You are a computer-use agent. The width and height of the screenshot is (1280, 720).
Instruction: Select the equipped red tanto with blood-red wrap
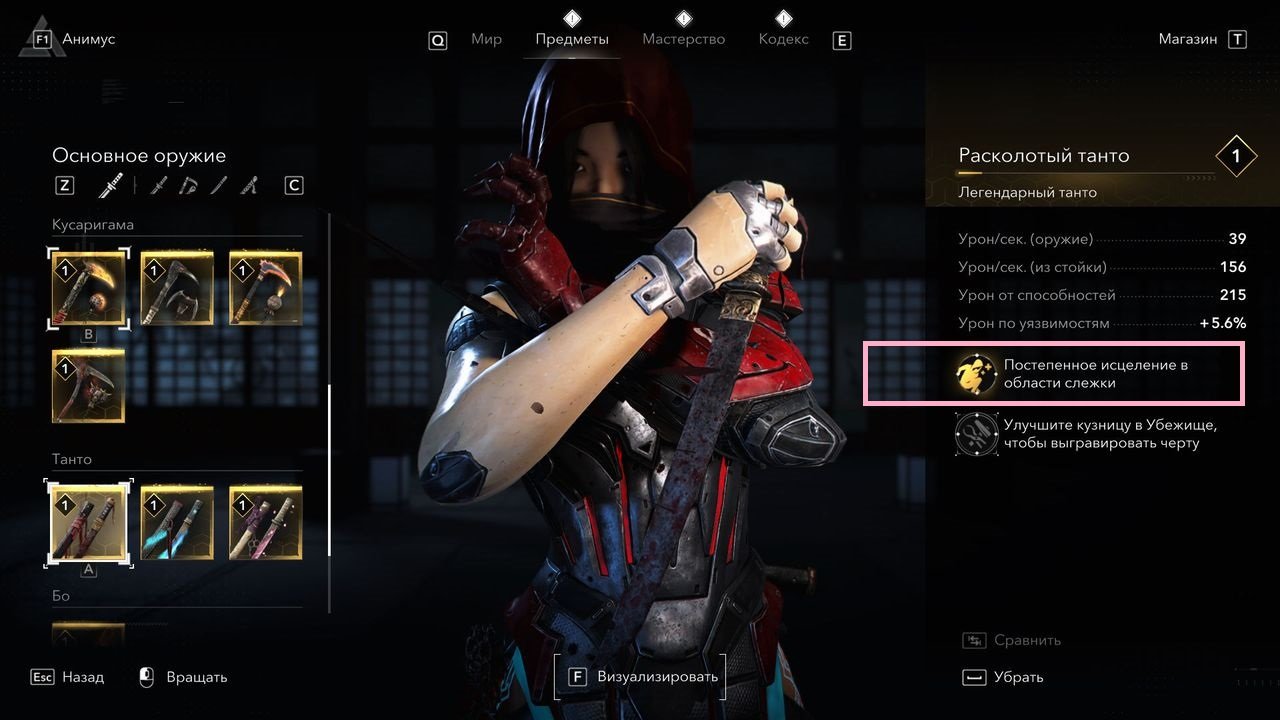pos(88,523)
